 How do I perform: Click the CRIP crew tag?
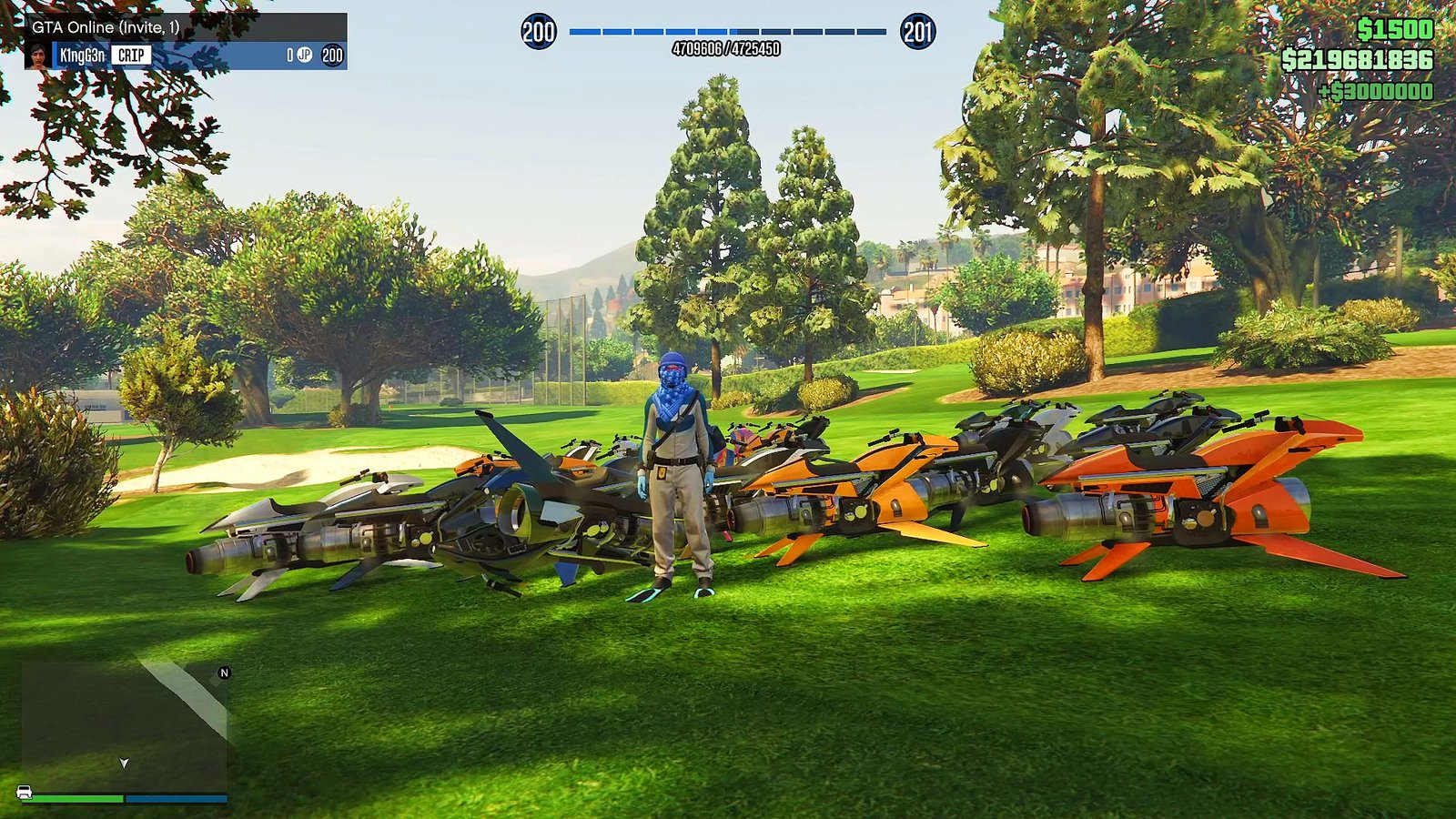(130, 56)
